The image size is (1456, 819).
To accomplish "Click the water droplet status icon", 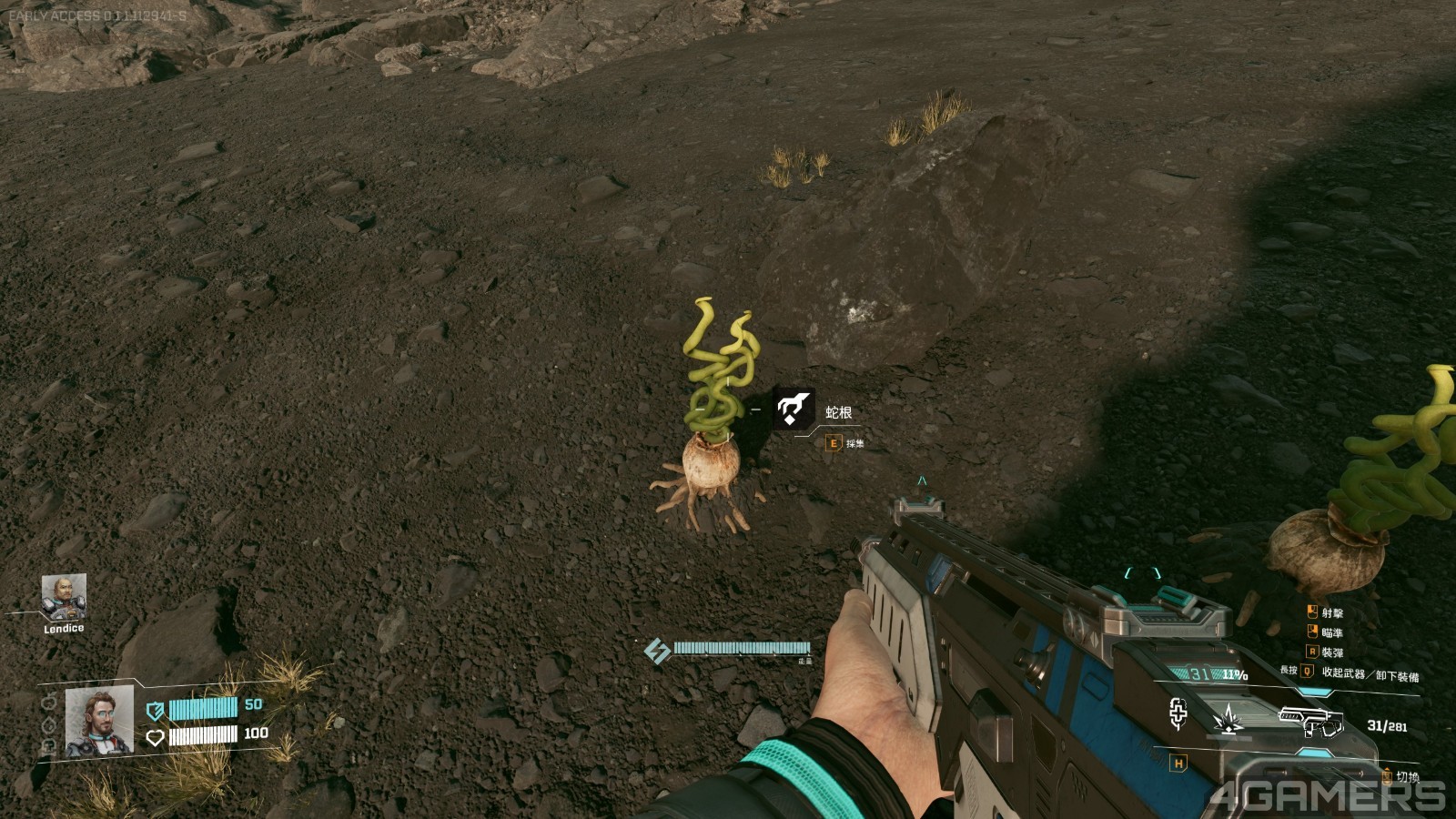I will [x=49, y=725].
